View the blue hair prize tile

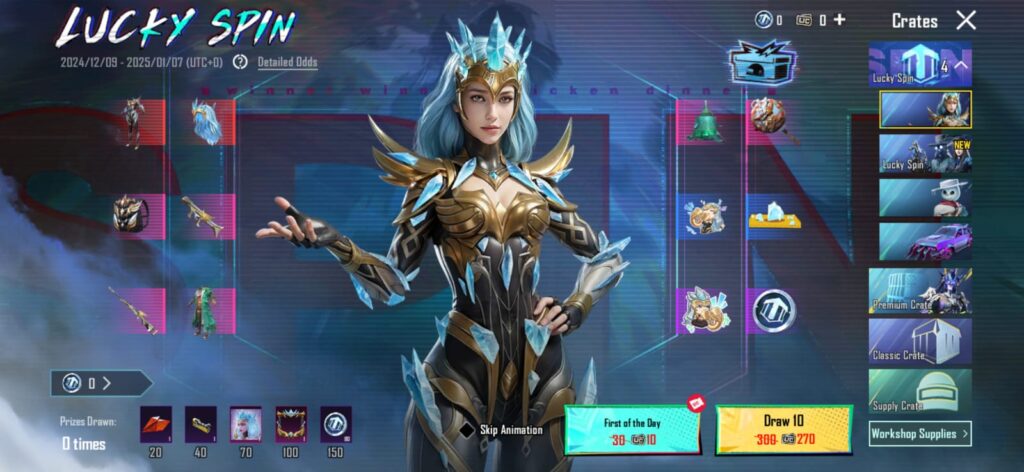click(x=207, y=122)
